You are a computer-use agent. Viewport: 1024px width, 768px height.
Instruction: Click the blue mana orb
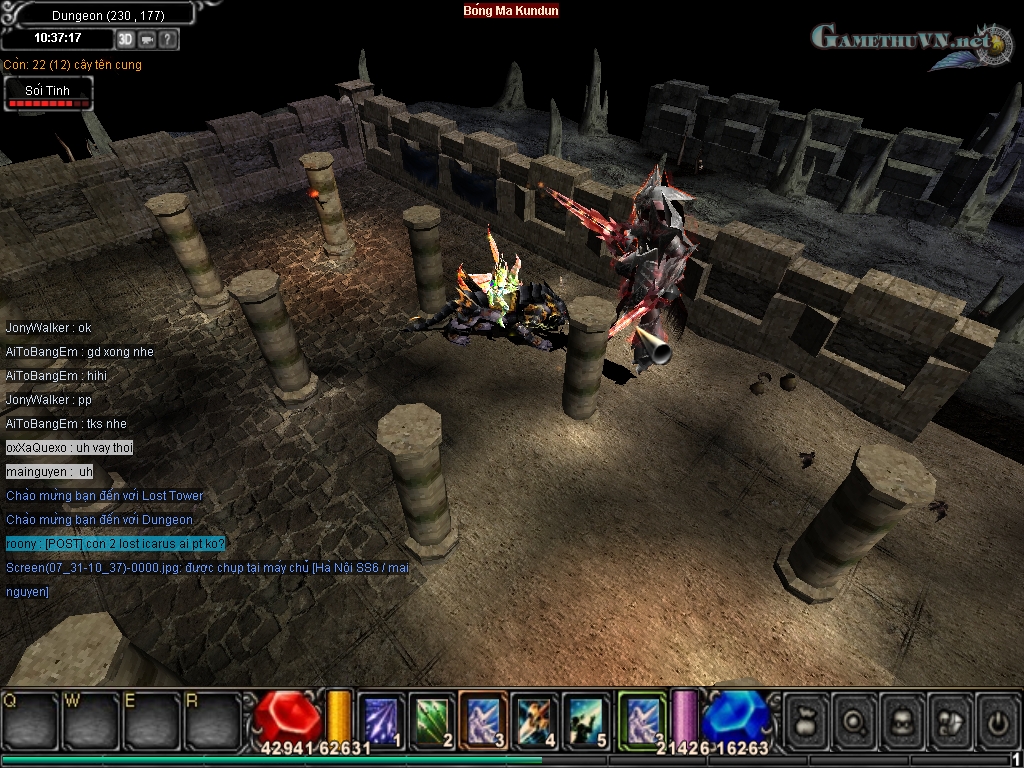736,716
